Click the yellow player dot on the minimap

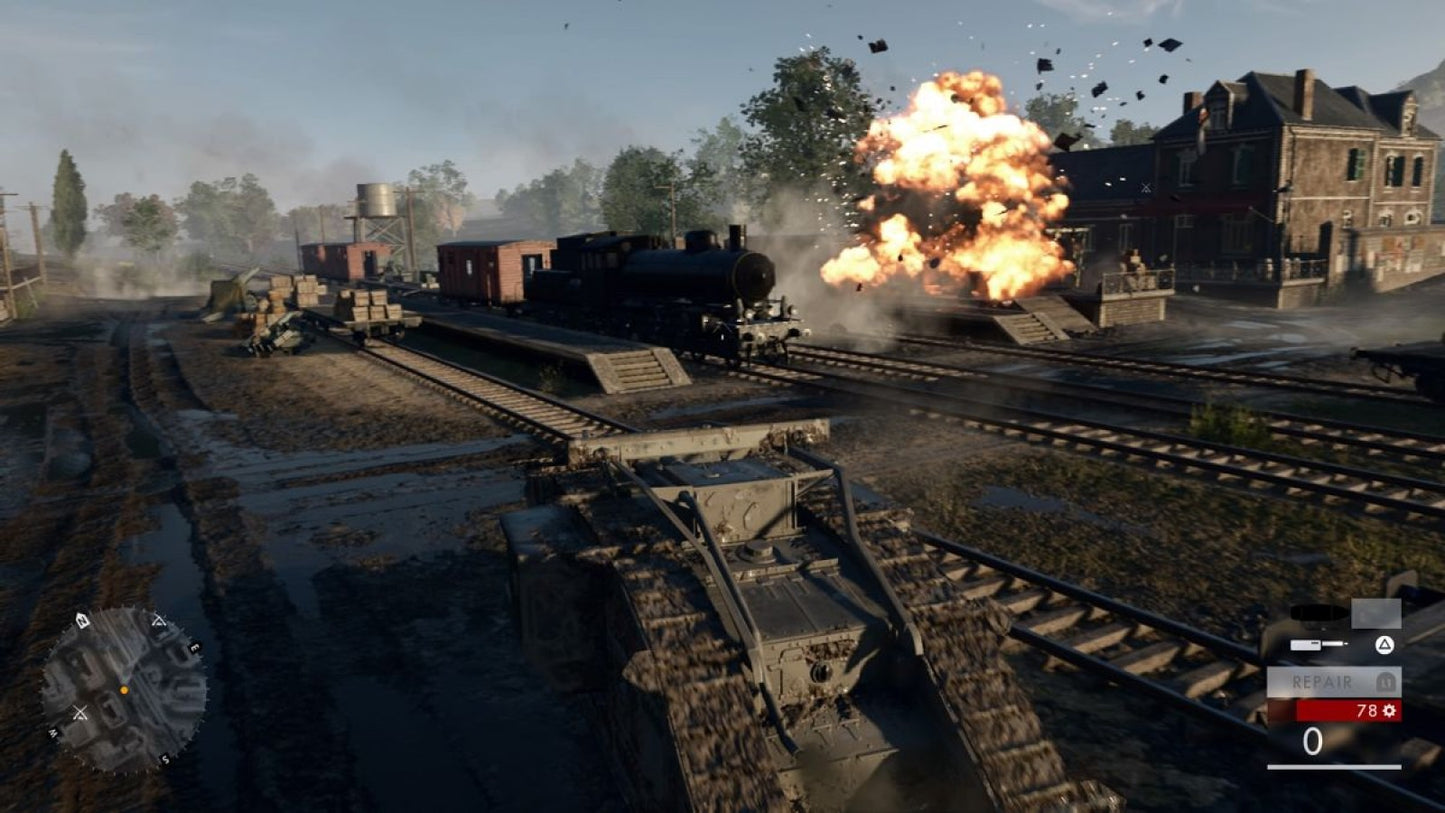pos(124,690)
